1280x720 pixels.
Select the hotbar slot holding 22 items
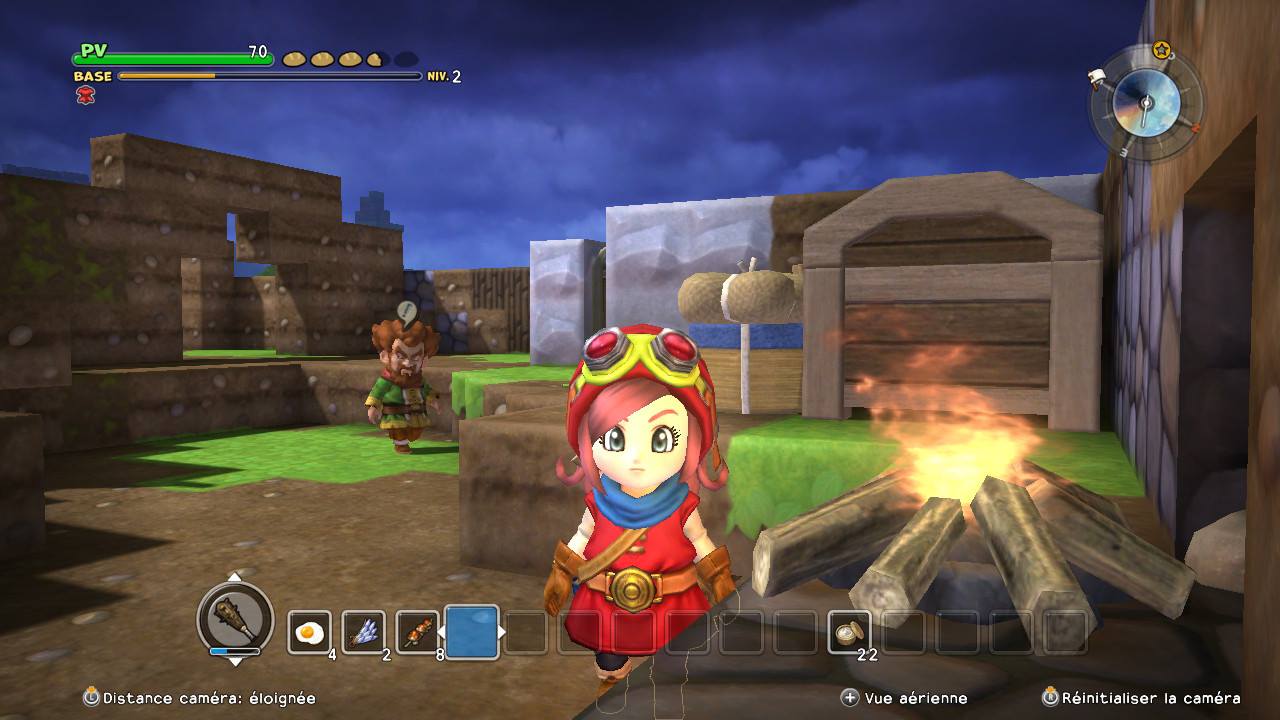tap(849, 632)
